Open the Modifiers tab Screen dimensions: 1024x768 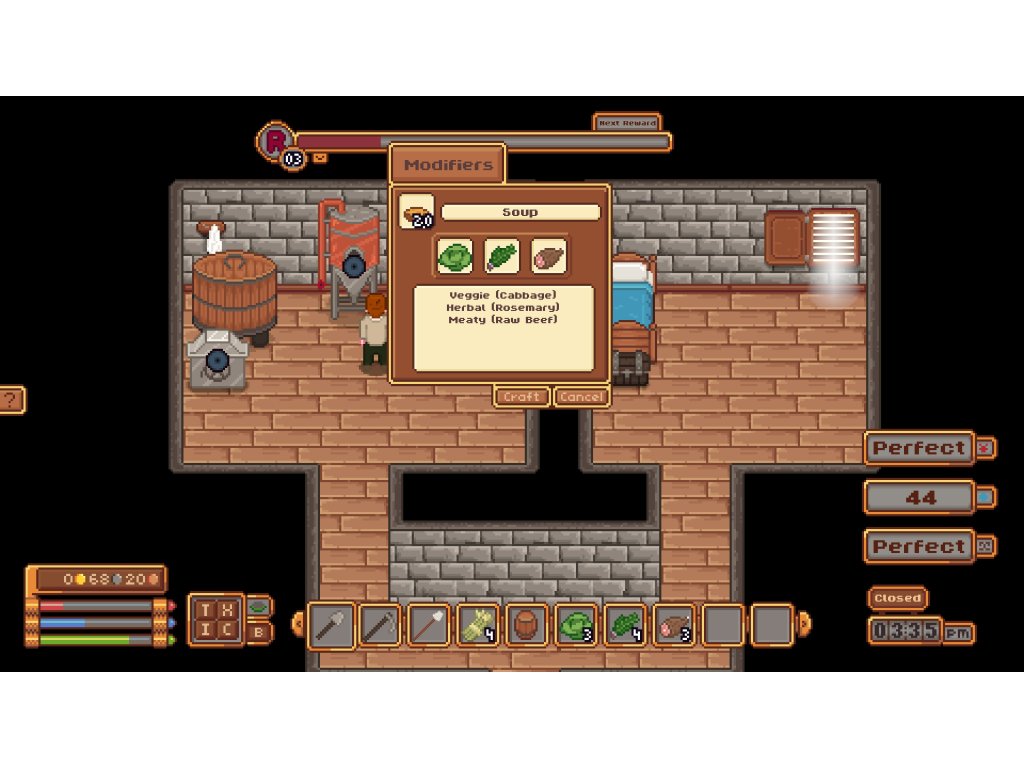447,165
